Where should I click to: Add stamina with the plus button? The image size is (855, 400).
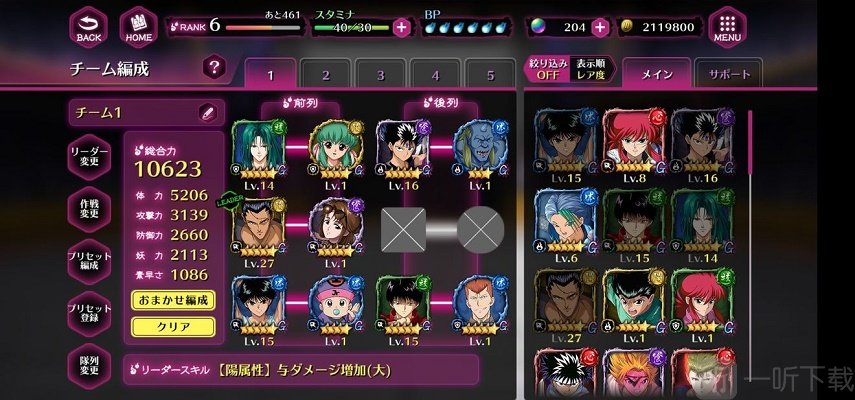[x=401, y=27]
